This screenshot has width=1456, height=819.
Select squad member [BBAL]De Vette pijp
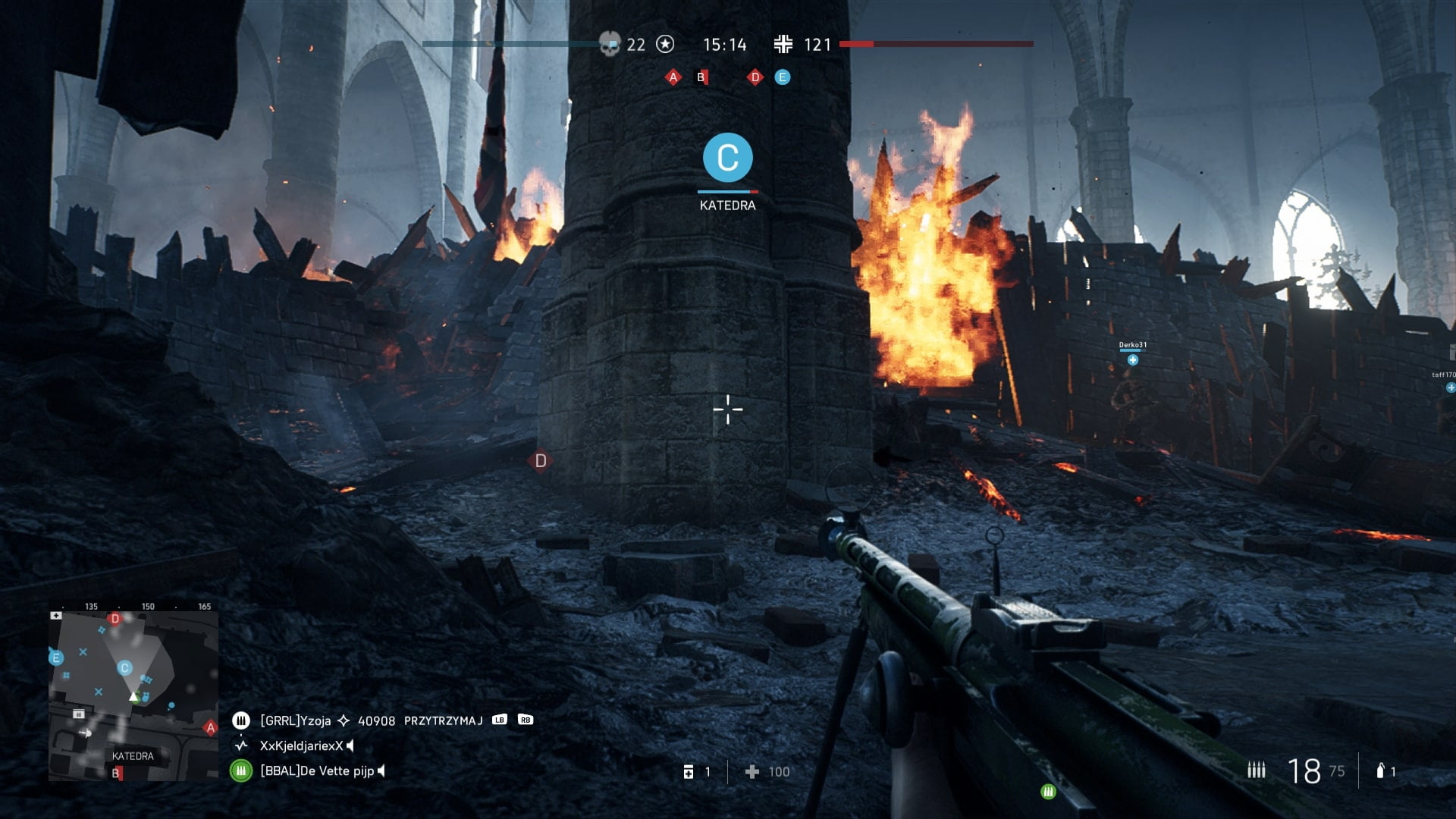click(316, 771)
